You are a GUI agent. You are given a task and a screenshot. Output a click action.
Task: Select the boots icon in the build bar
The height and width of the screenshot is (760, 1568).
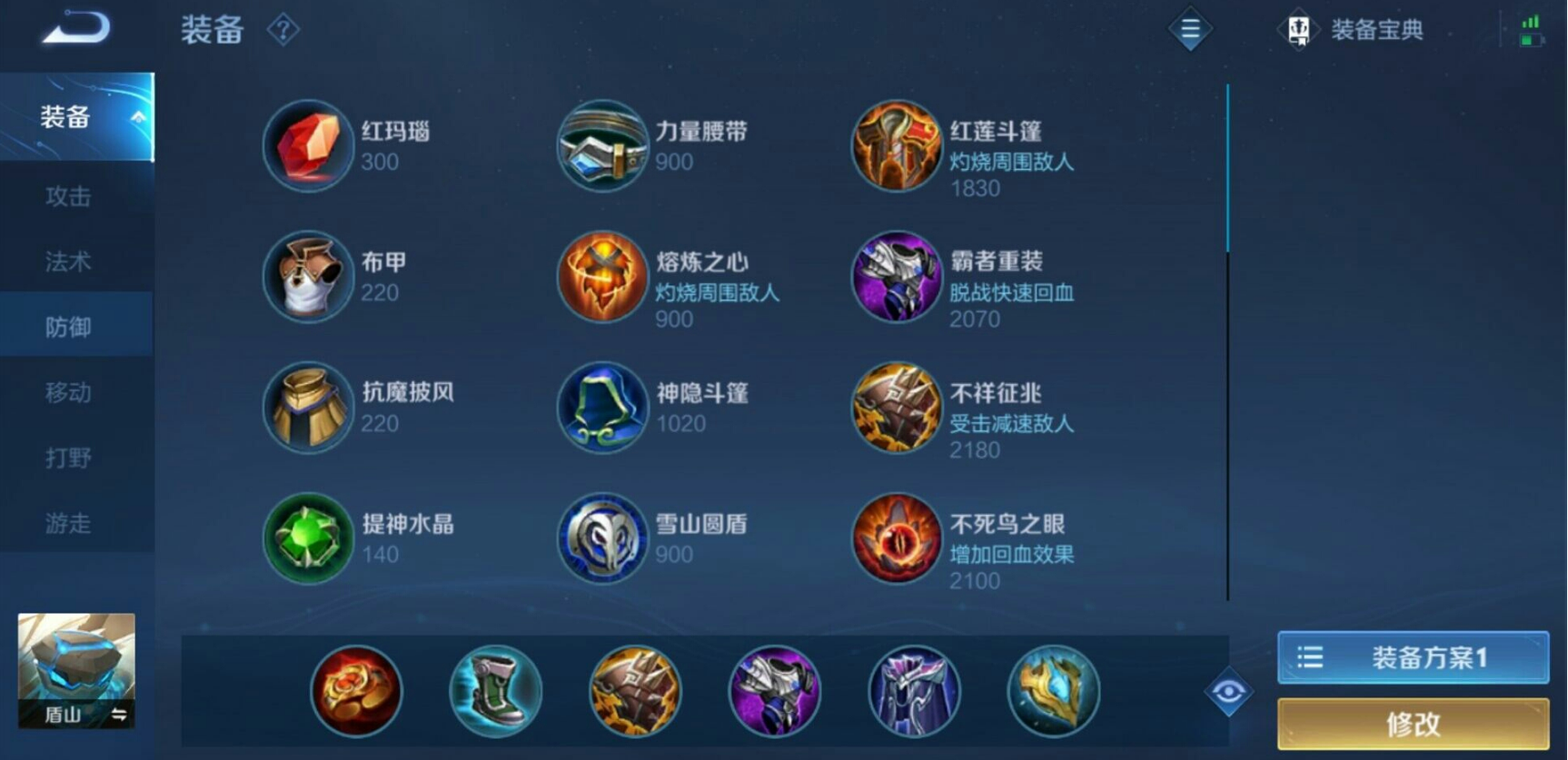coord(495,691)
